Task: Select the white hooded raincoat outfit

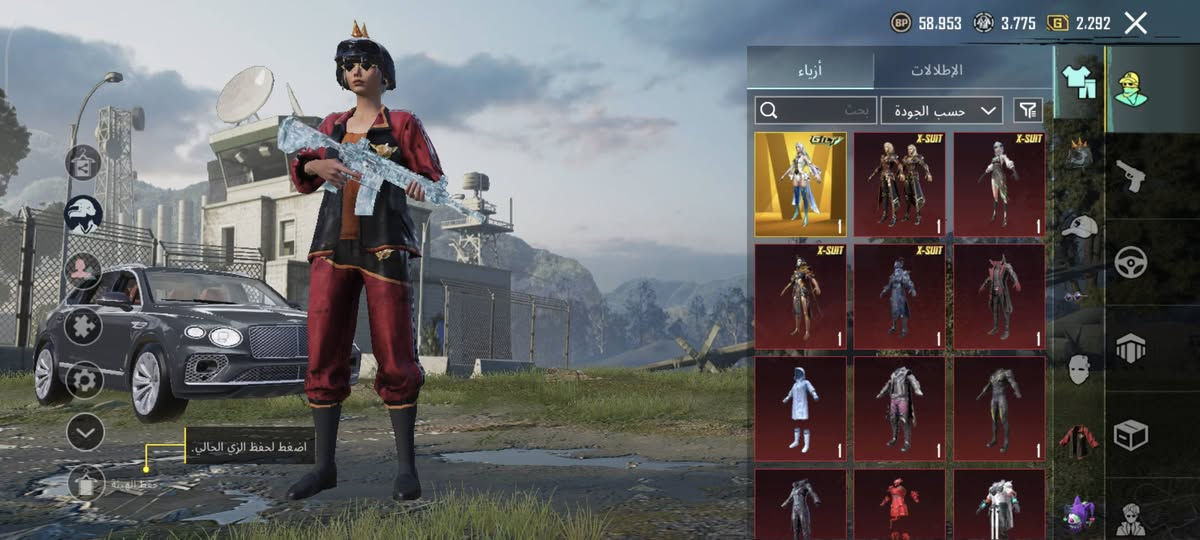Action: click(x=800, y=408)
